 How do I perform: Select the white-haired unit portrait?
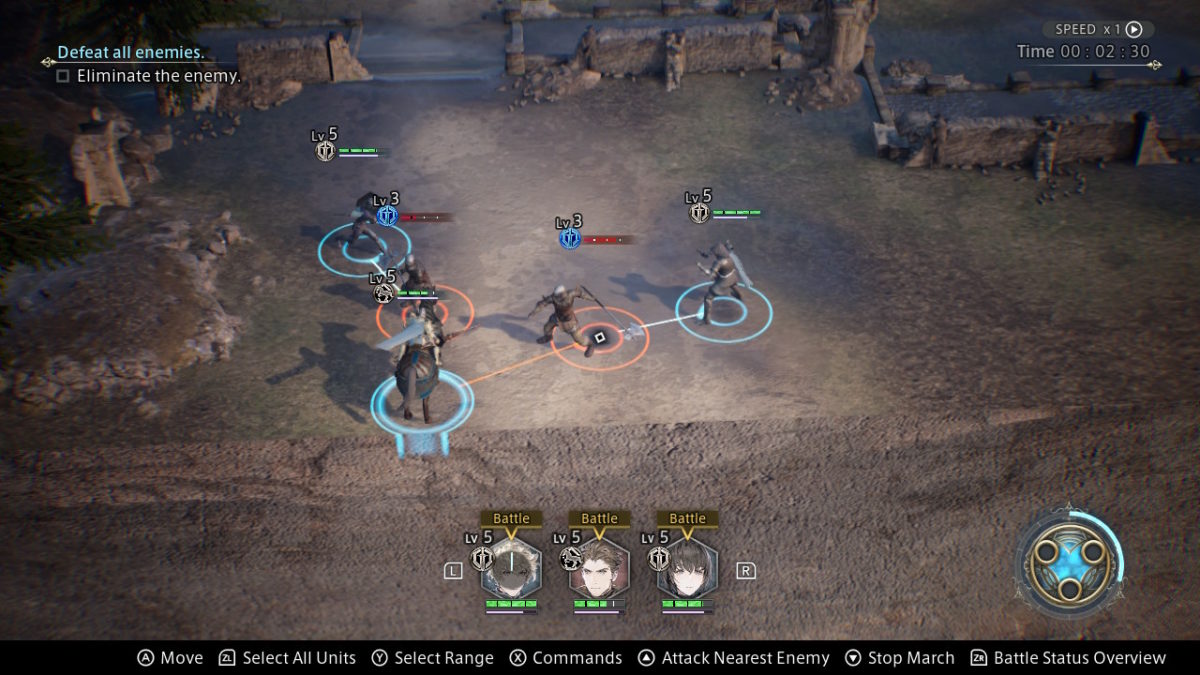(511, 569)
